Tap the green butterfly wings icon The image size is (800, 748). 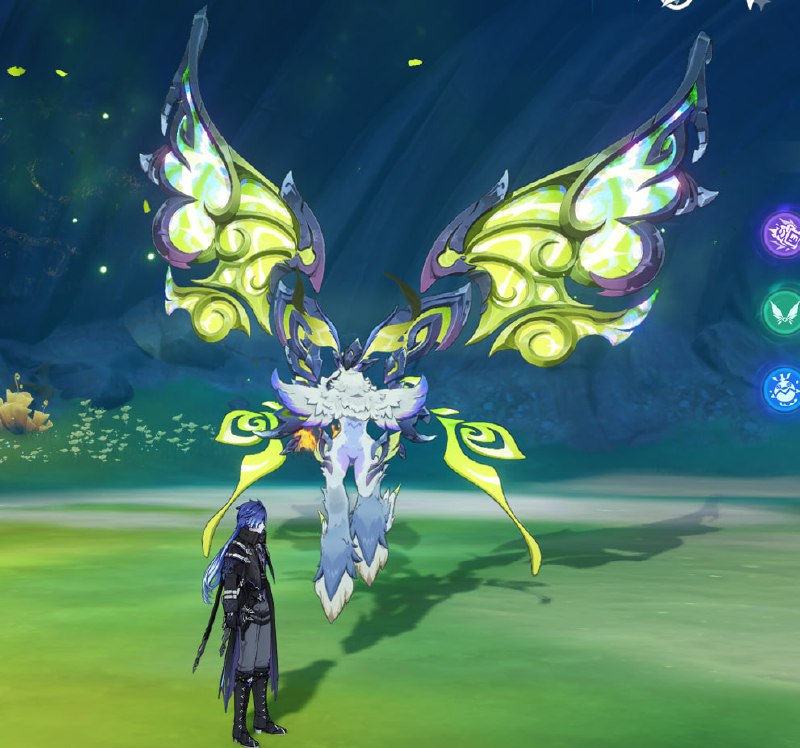[783, 312]
